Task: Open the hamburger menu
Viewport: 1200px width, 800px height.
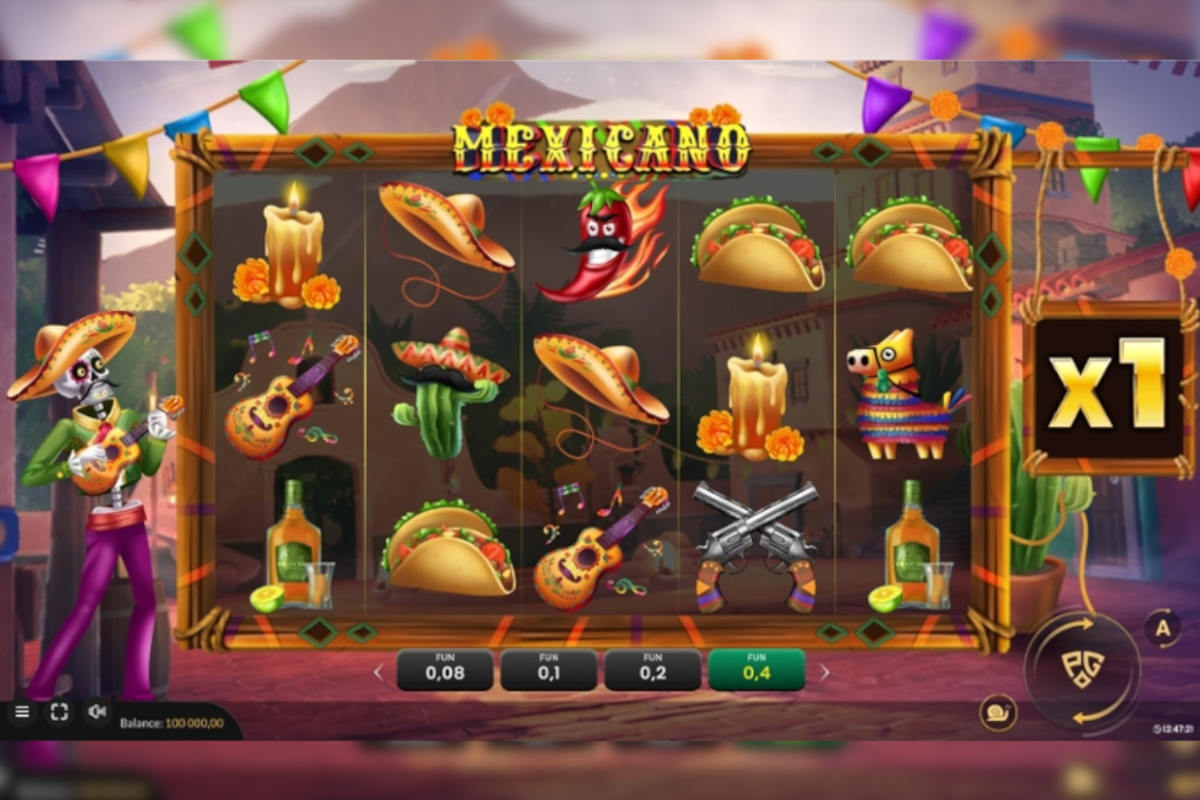Action: pos(22,712)
